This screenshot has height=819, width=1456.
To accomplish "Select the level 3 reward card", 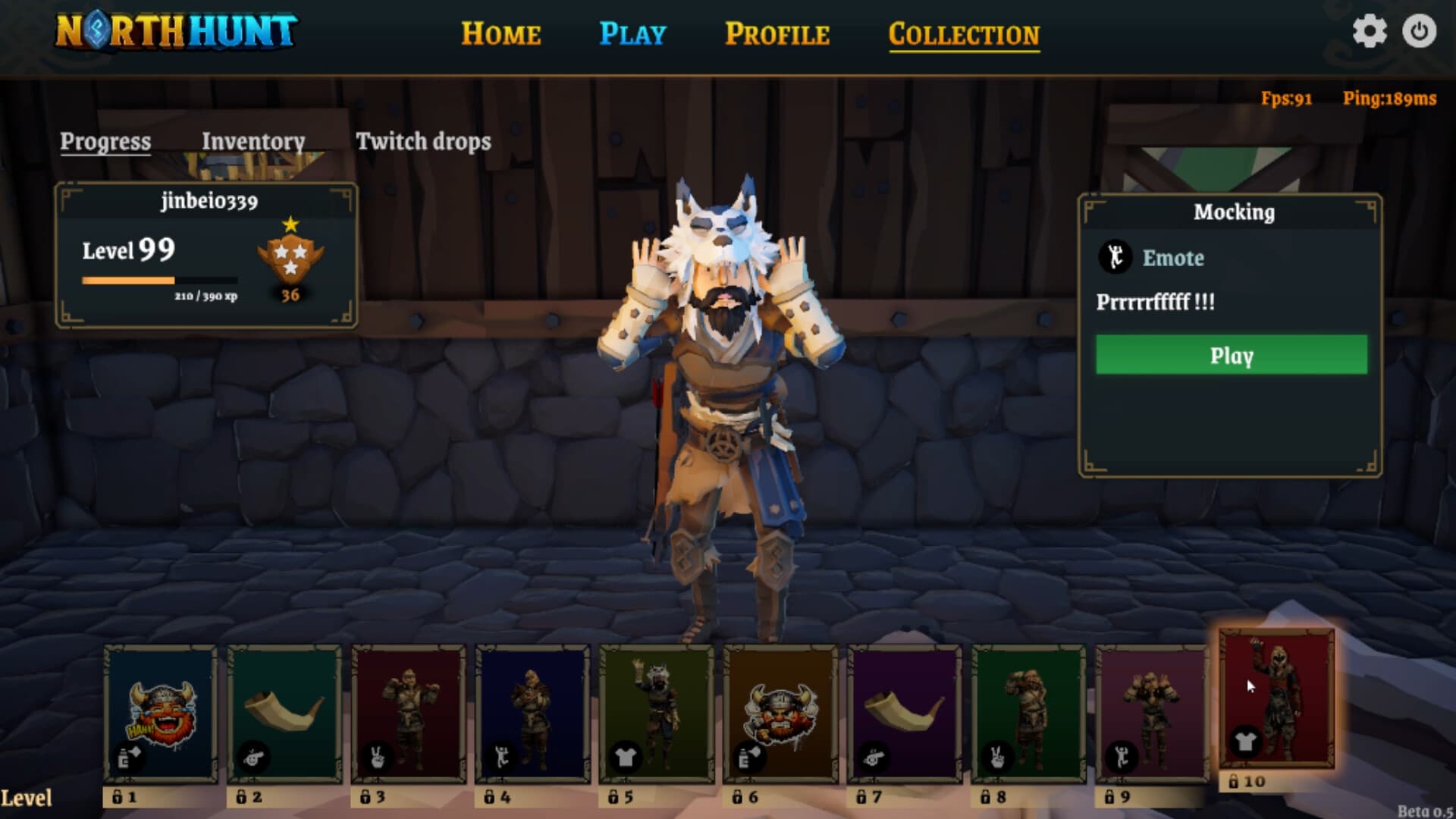I will [409, 714].
